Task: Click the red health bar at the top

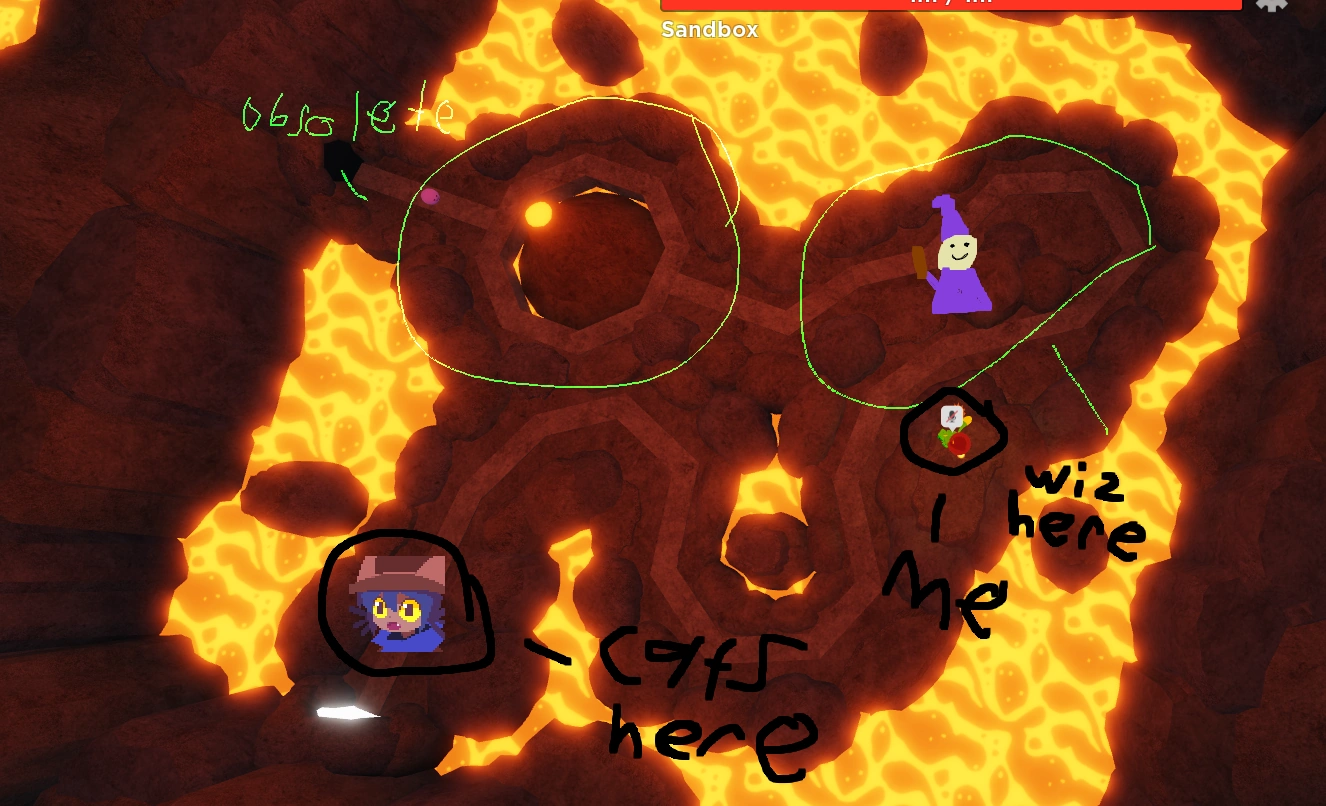Action: click(950, 3)
